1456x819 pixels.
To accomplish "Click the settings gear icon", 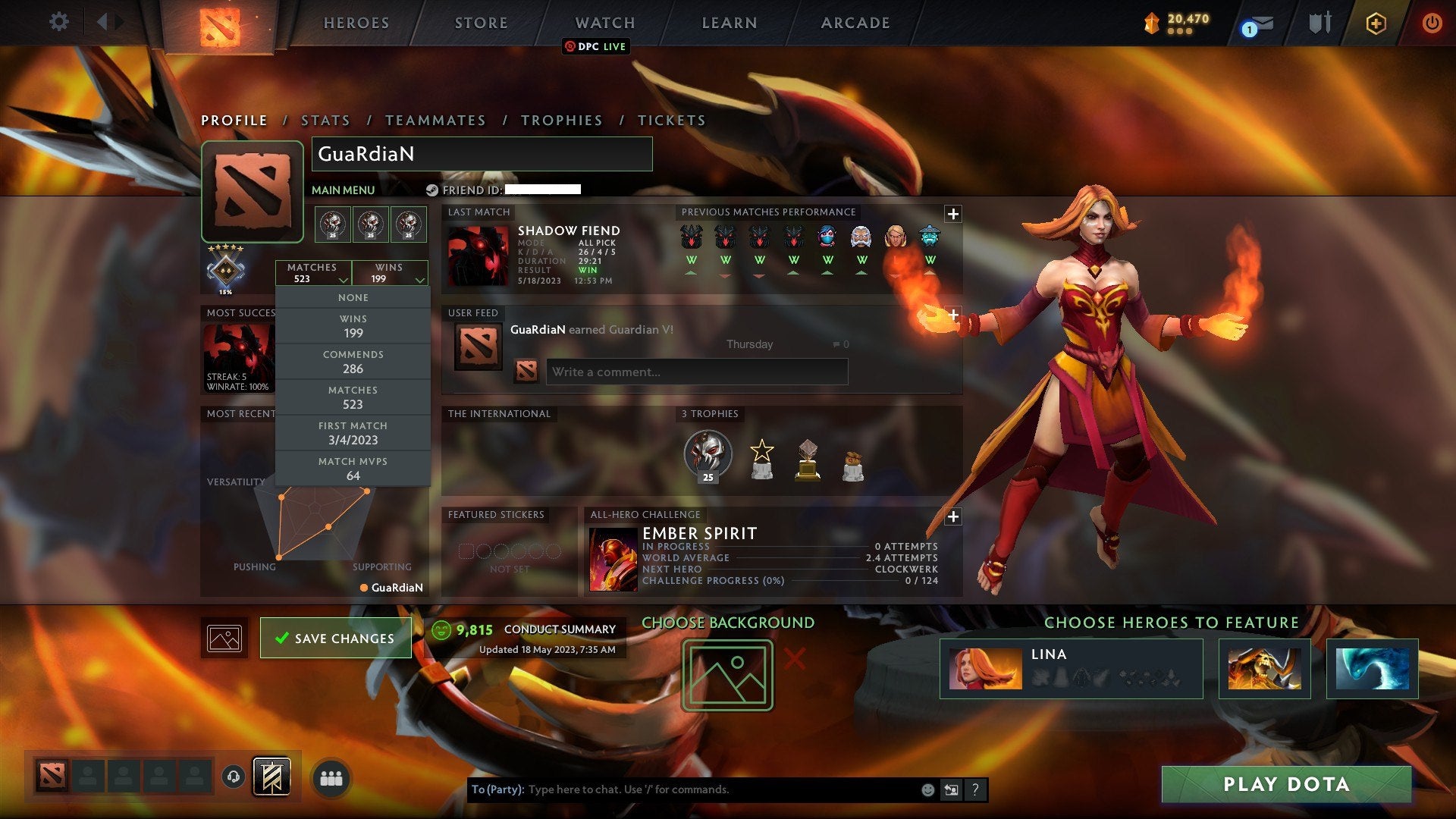I will [x=59, y=23].
